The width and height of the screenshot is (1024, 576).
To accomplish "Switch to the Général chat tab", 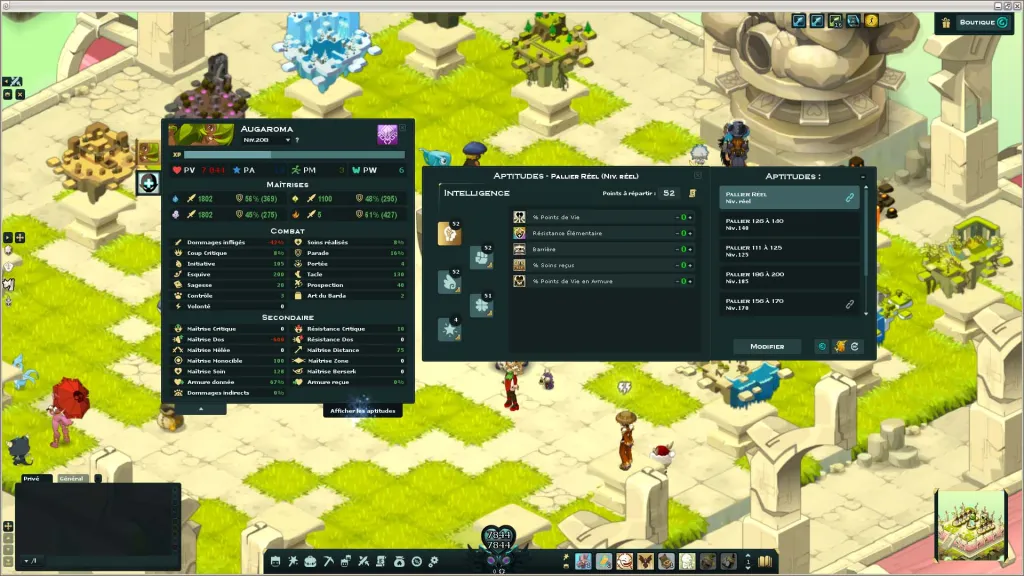I will 72,479.
